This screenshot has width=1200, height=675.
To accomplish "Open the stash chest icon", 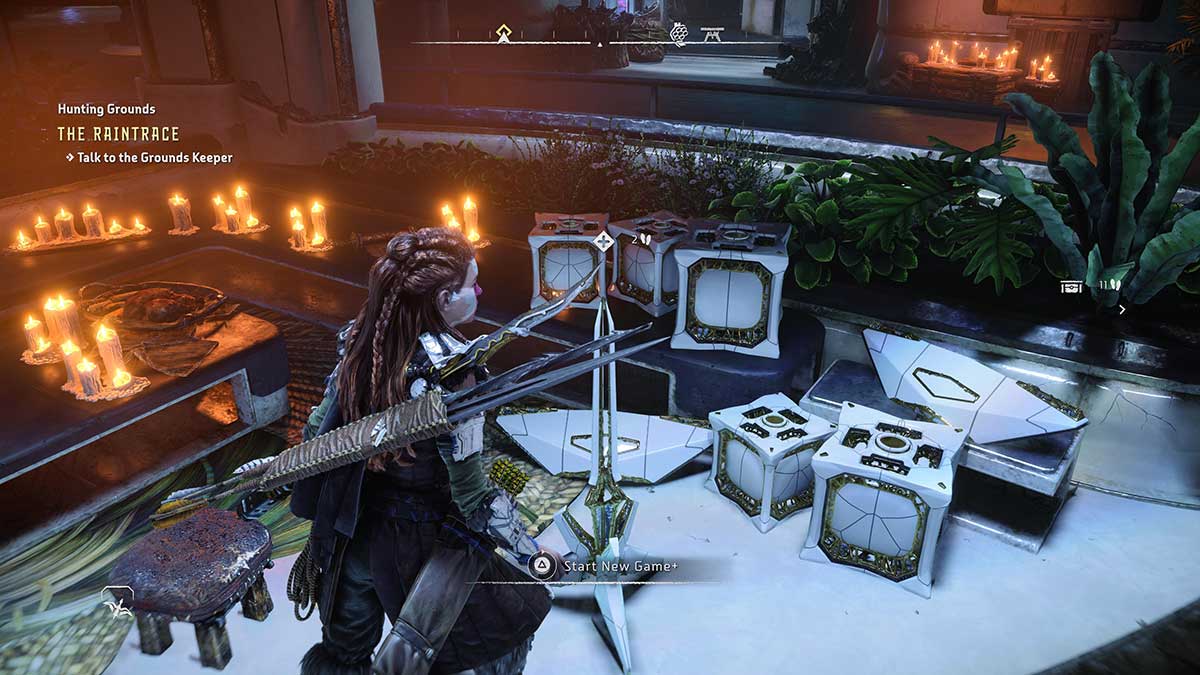I will point(1072,287).
